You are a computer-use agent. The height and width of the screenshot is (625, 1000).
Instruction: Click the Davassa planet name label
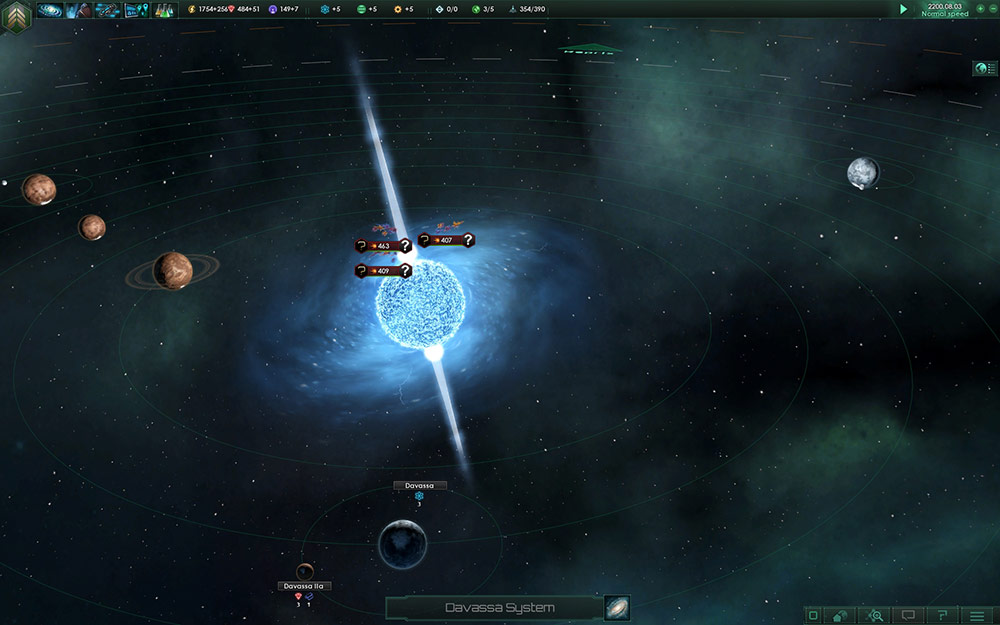[420, 485]
